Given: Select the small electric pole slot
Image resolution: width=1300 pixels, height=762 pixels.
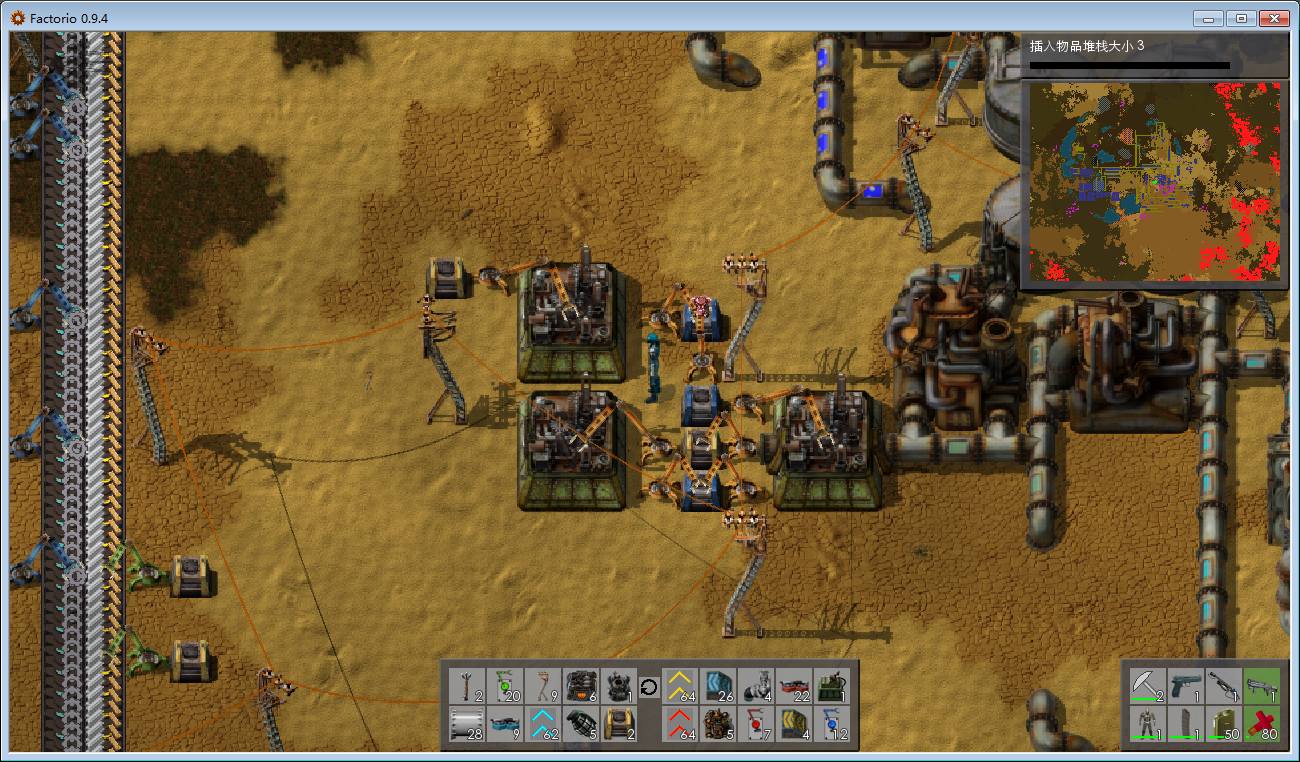Looking at the screenshot, I should 467,686.
